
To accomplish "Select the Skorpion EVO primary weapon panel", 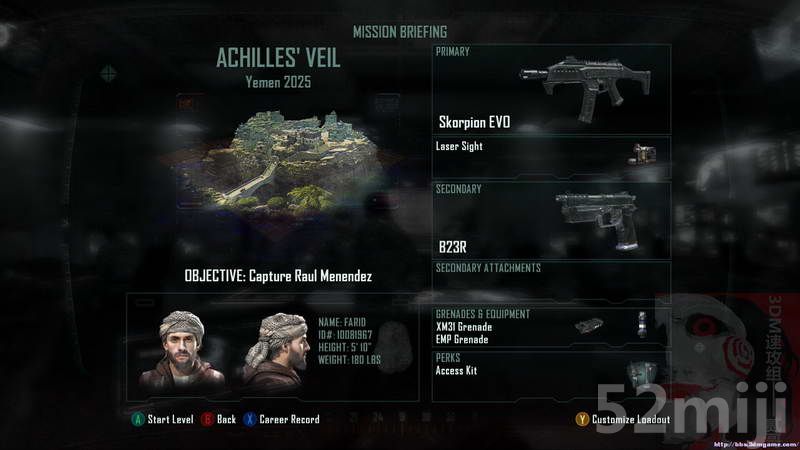I will pyautogui.click(x=551, y=90).
